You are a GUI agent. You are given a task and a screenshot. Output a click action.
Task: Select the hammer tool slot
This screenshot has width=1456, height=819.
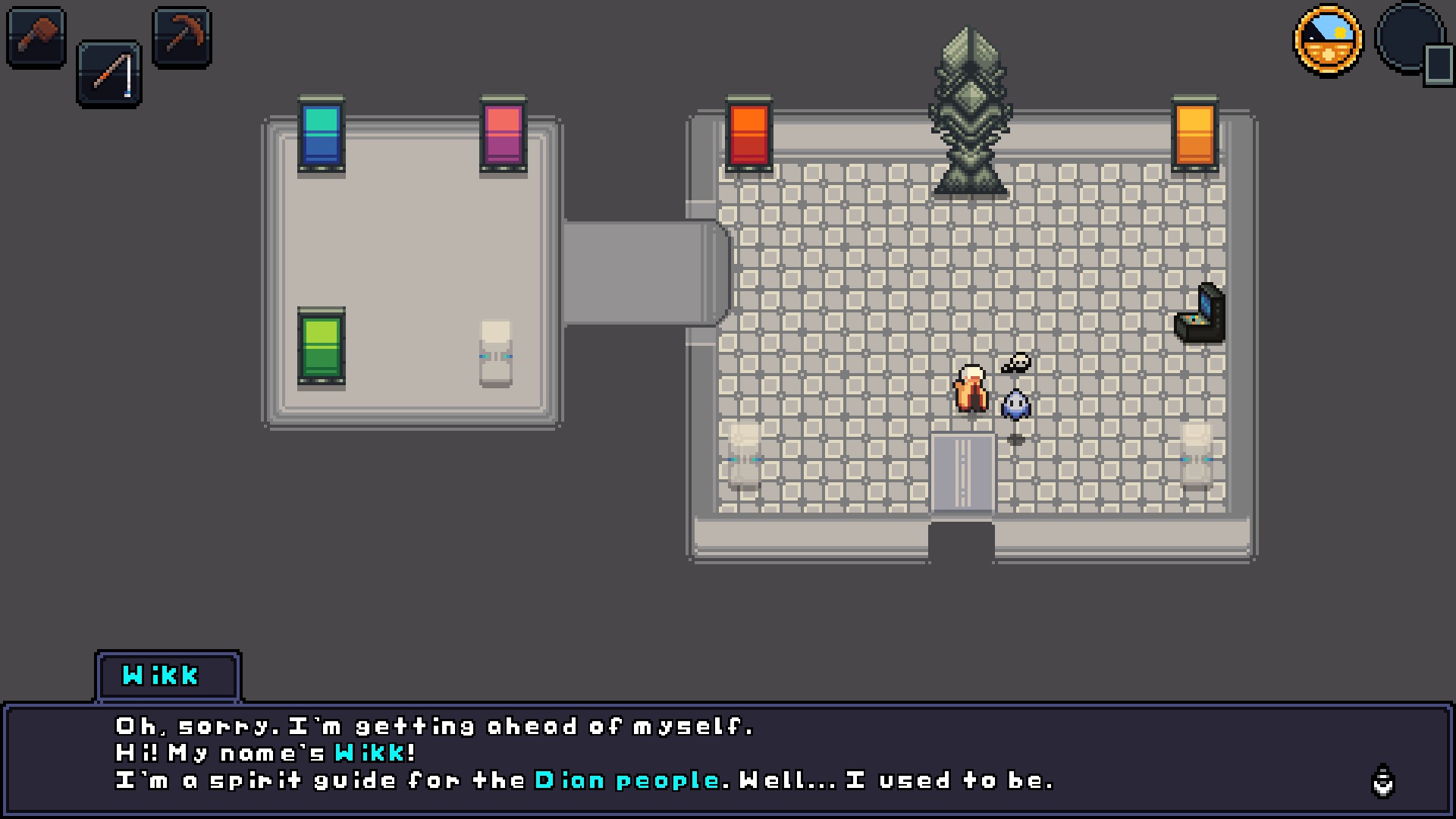pos(36,36)
